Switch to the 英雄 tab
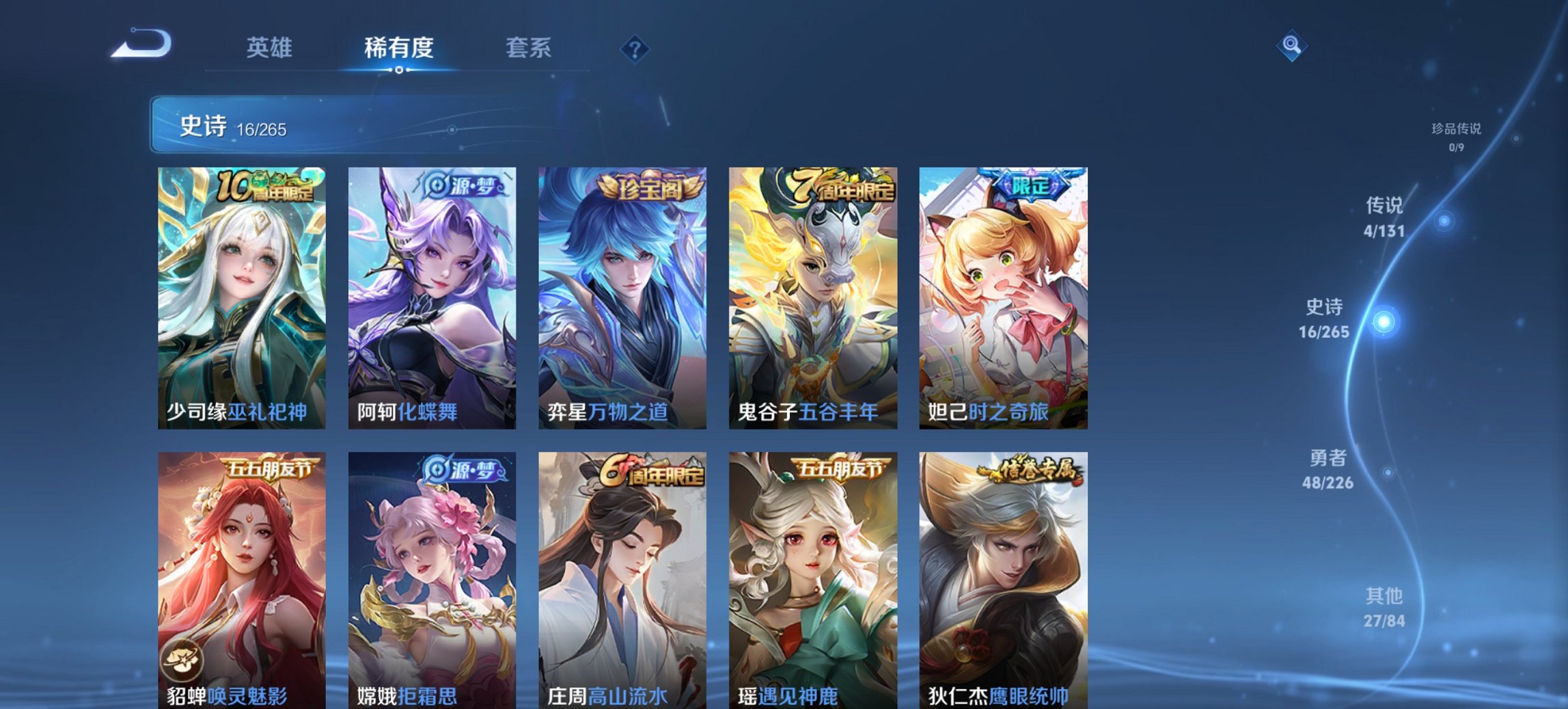The width and height of the screenshot is (1568, 709). coord(271,48)
